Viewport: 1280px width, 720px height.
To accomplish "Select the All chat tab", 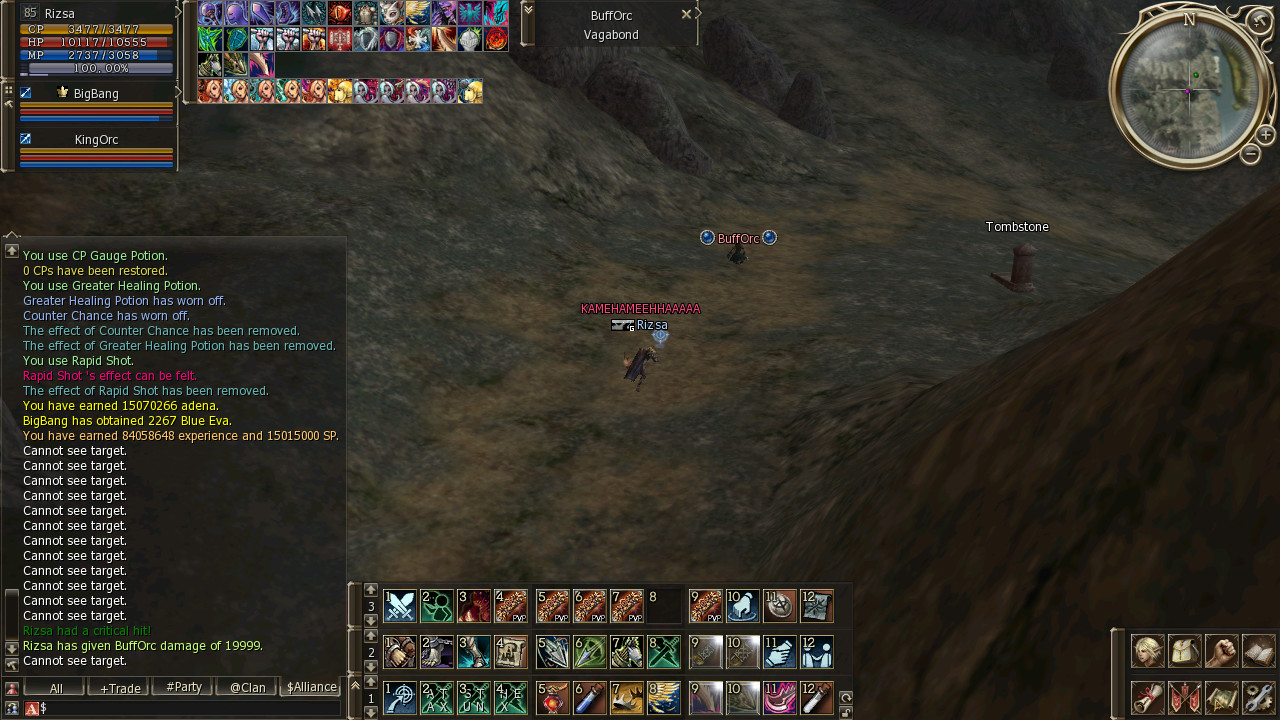I will [54, 688].
